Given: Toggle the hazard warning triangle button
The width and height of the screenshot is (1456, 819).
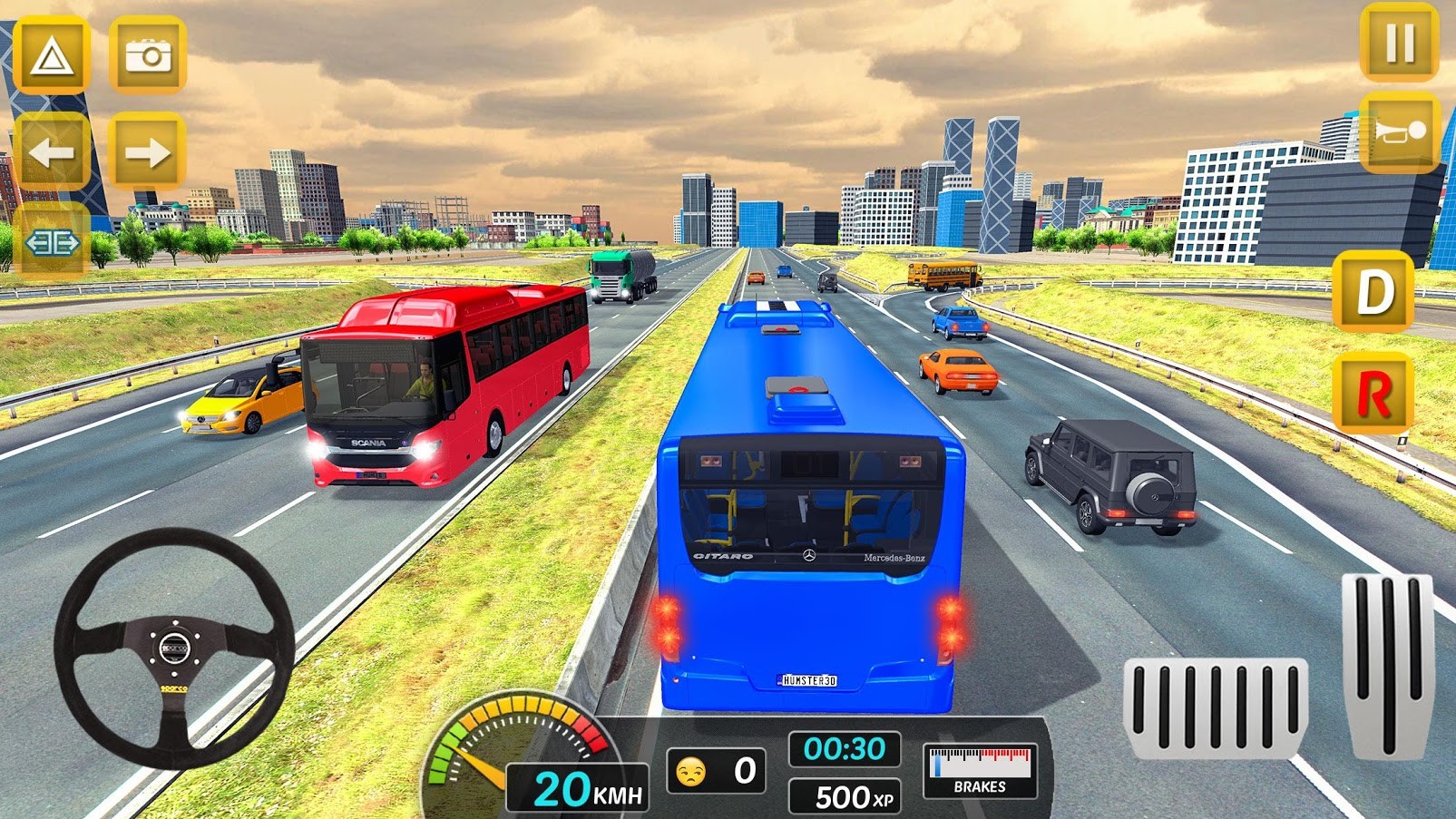Looking at the screenshot, I should coord(52,56).
